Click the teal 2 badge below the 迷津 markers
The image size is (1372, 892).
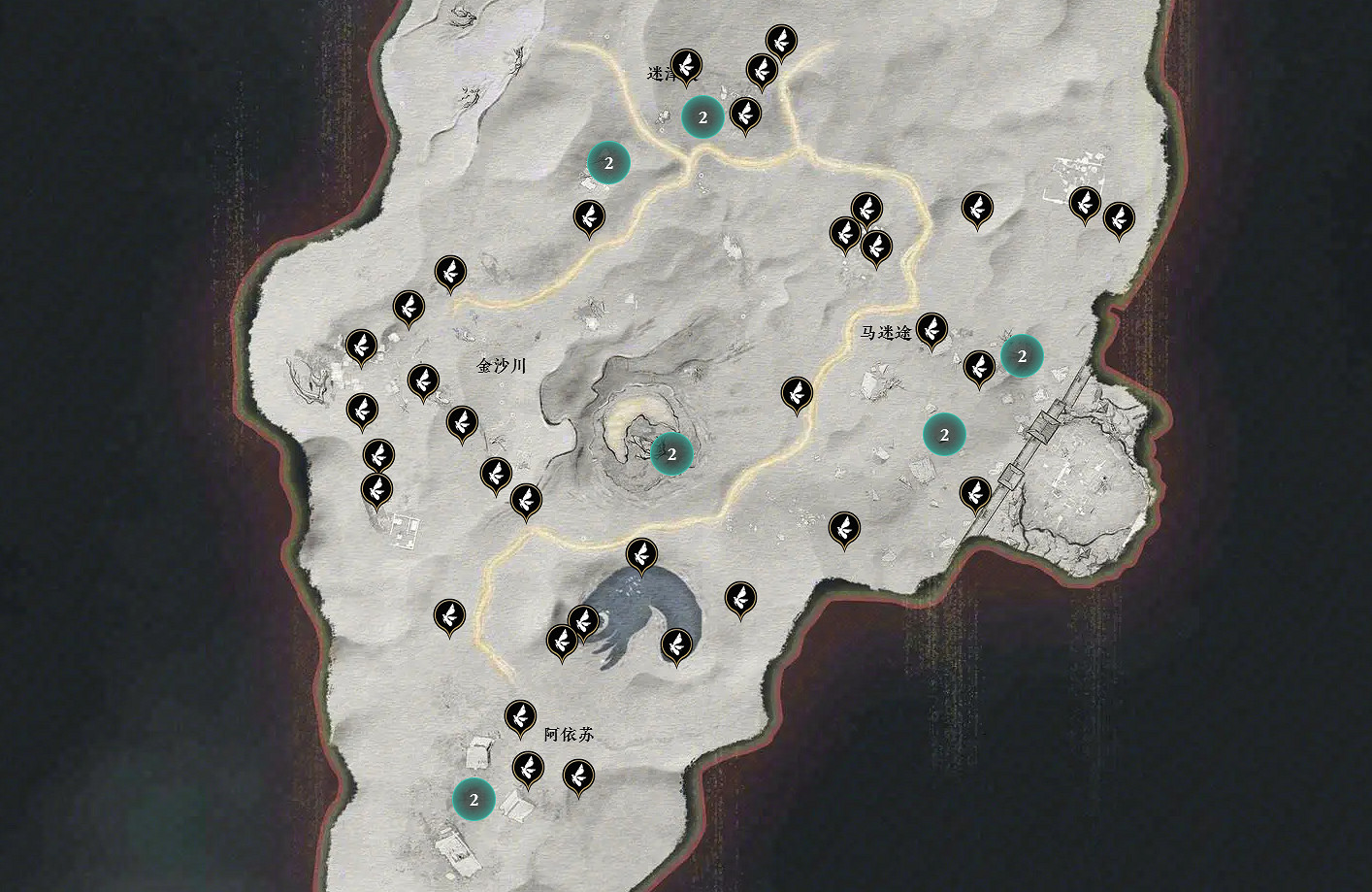pyautogui.click(x=703, y=118)
